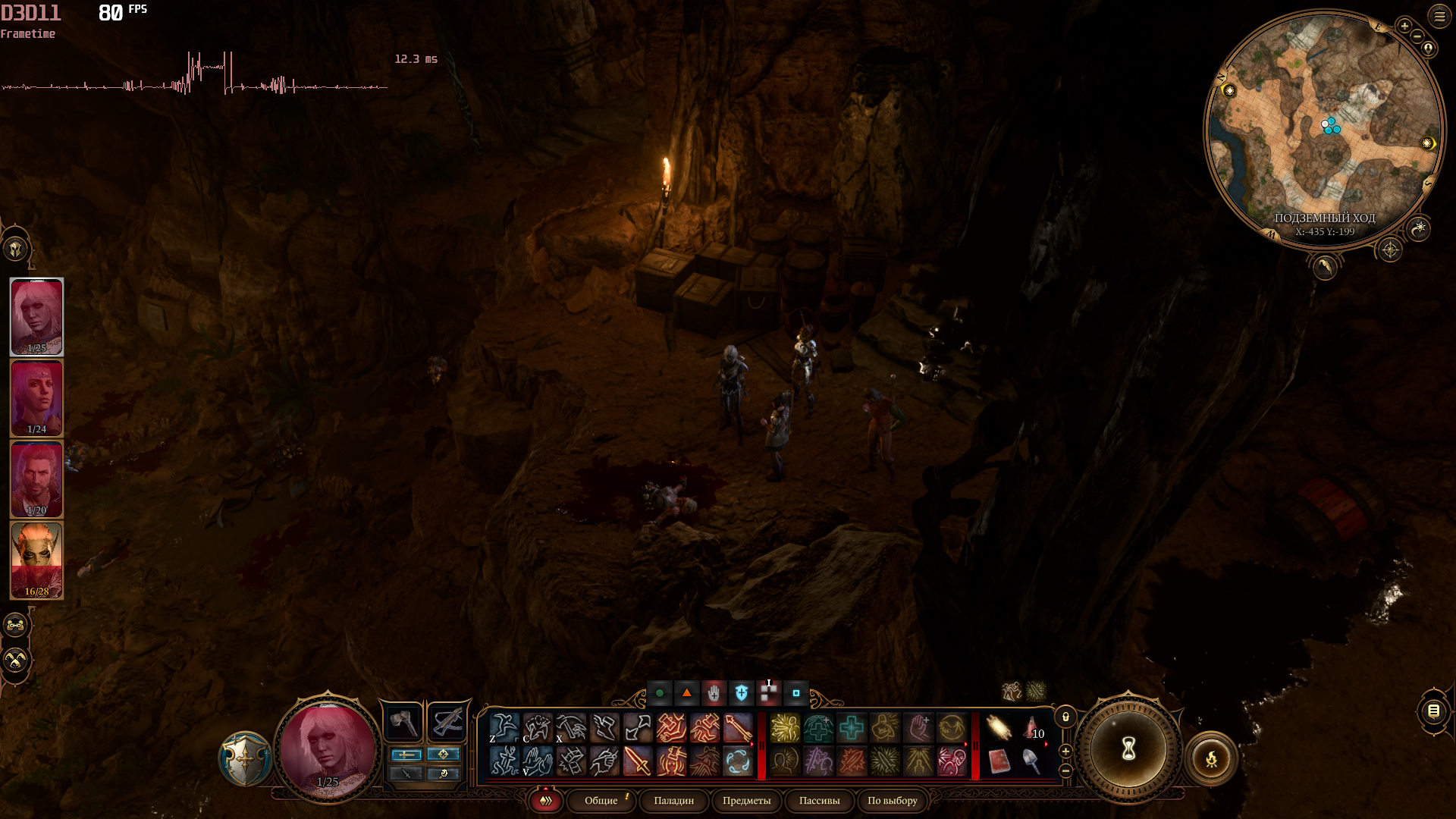Open the campfire rest button
Image resolution: width=1456 pixels, height=819 pixels.
[1211, 758]
